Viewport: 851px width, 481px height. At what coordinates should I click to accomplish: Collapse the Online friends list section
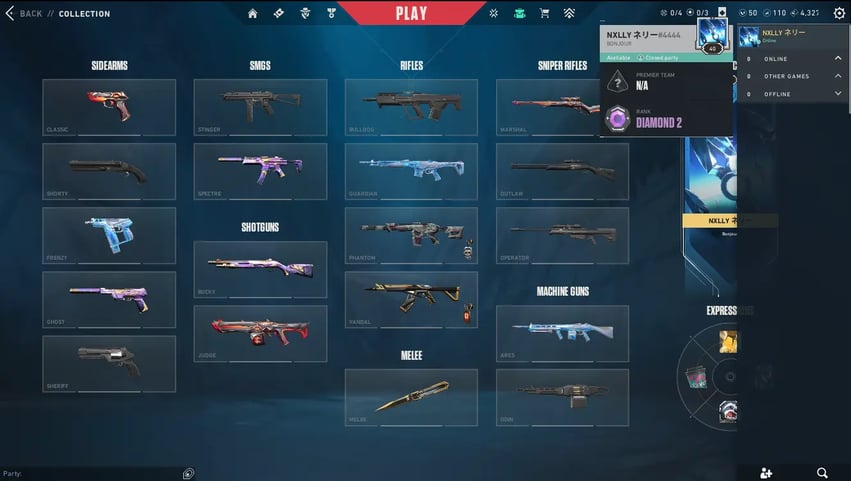(837, 58)
